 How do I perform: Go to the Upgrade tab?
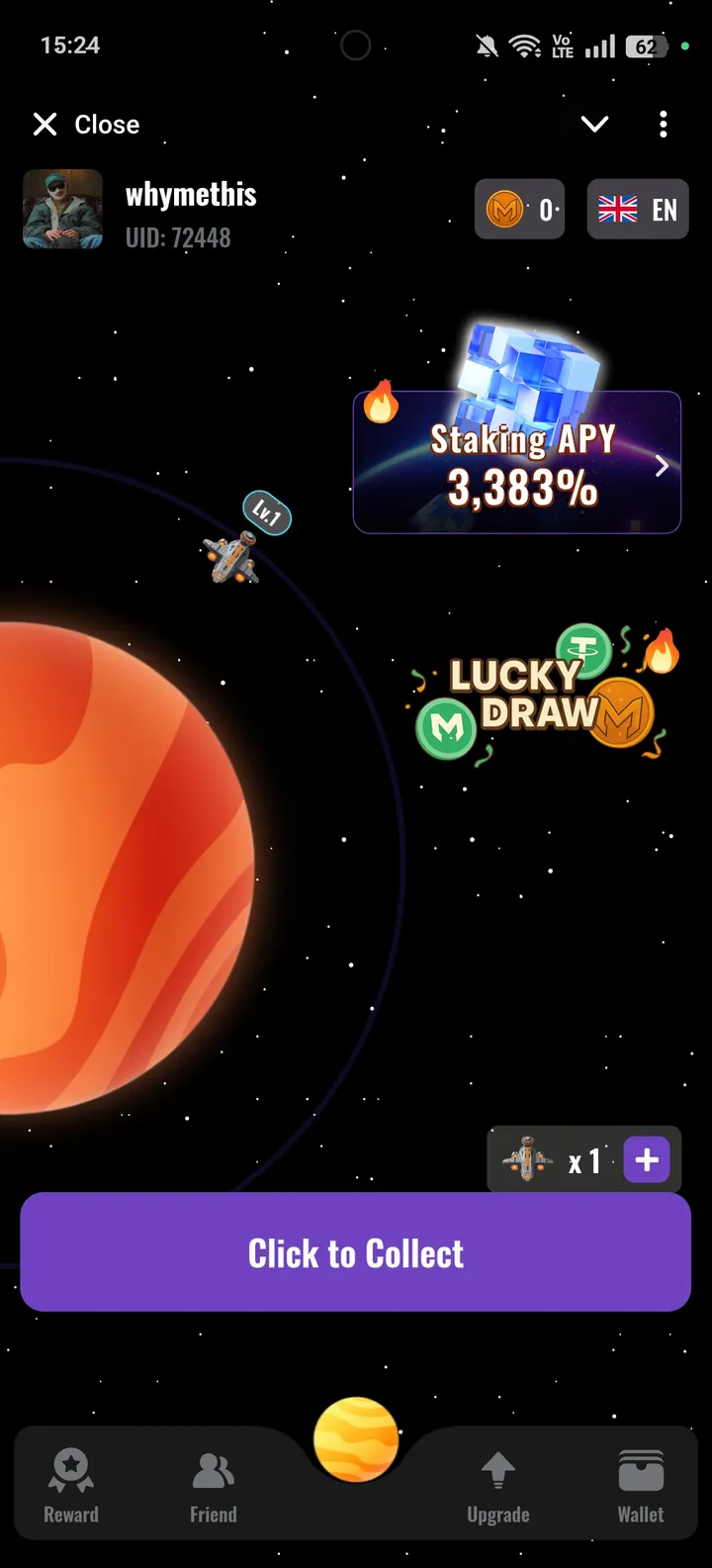tap(498, 1484)
